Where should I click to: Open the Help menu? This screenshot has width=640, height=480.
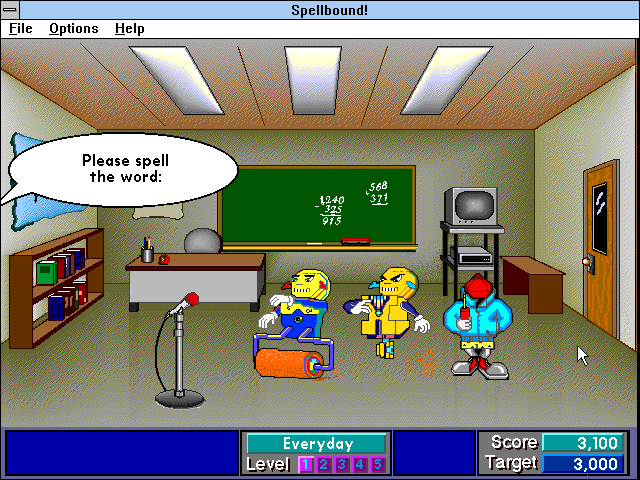130,29
